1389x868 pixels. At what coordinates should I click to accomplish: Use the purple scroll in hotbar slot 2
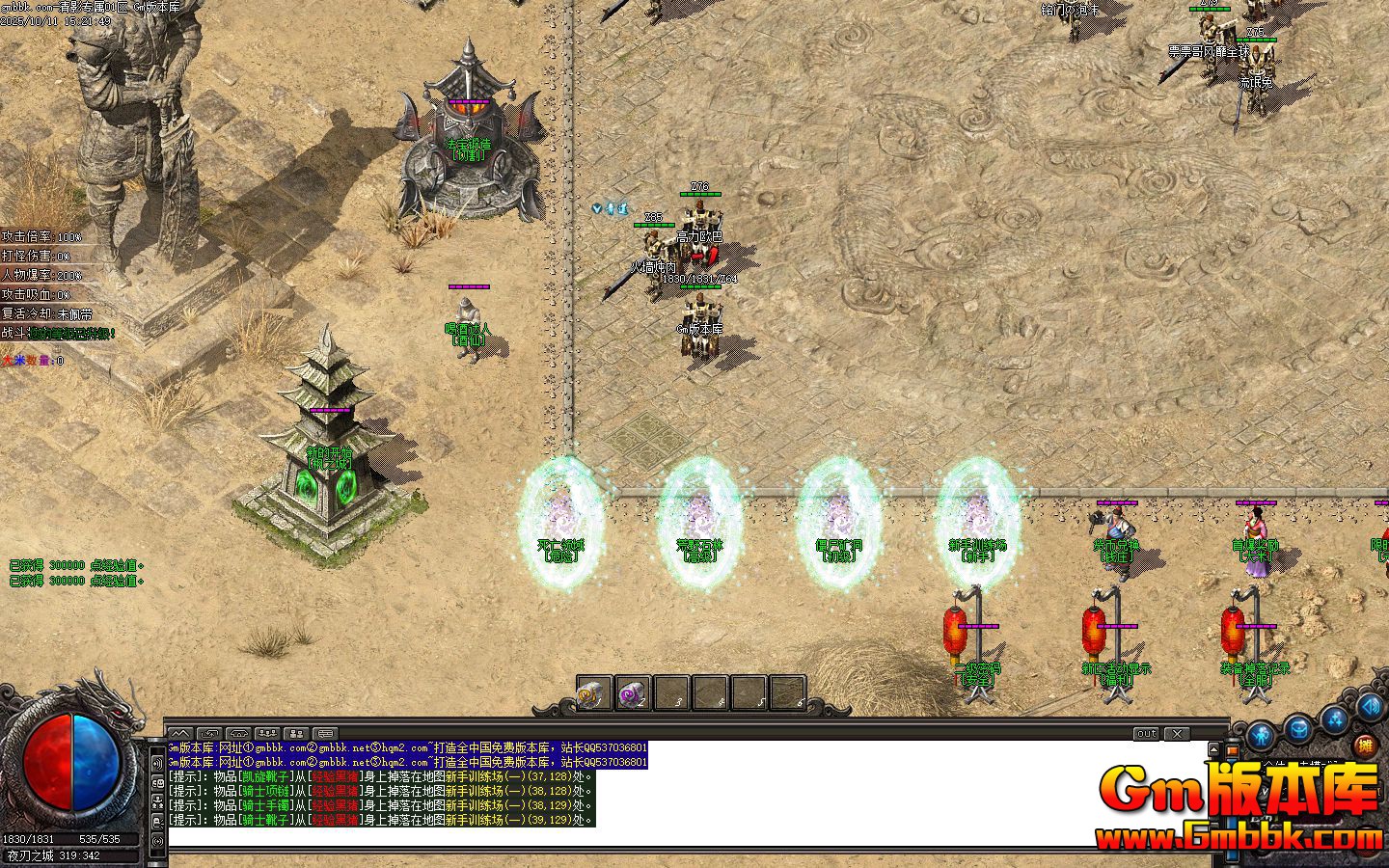(633, 692)
